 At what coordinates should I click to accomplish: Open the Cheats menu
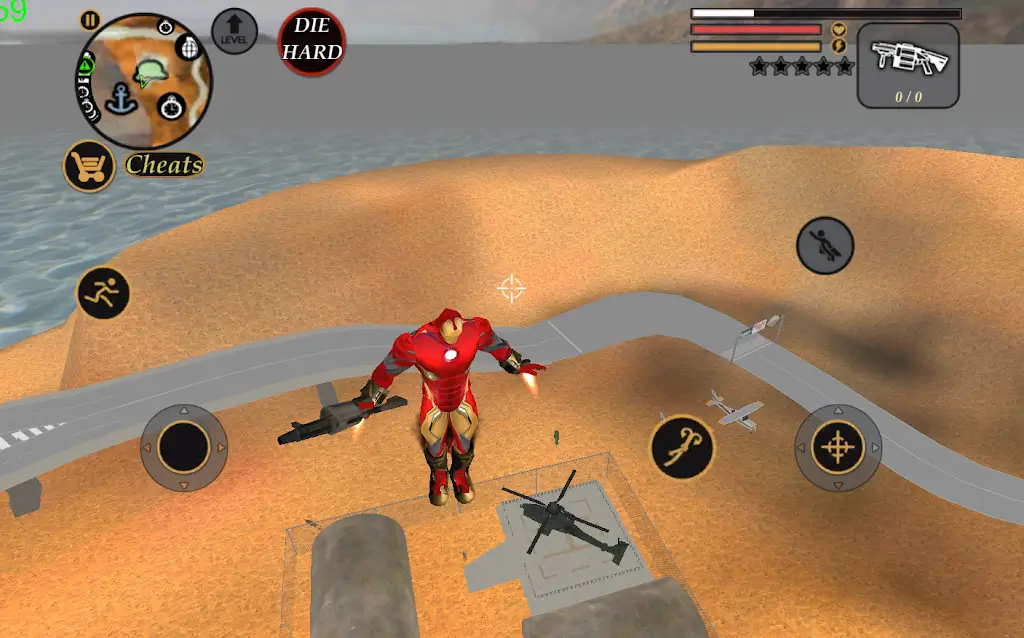[x=164, y=165]
